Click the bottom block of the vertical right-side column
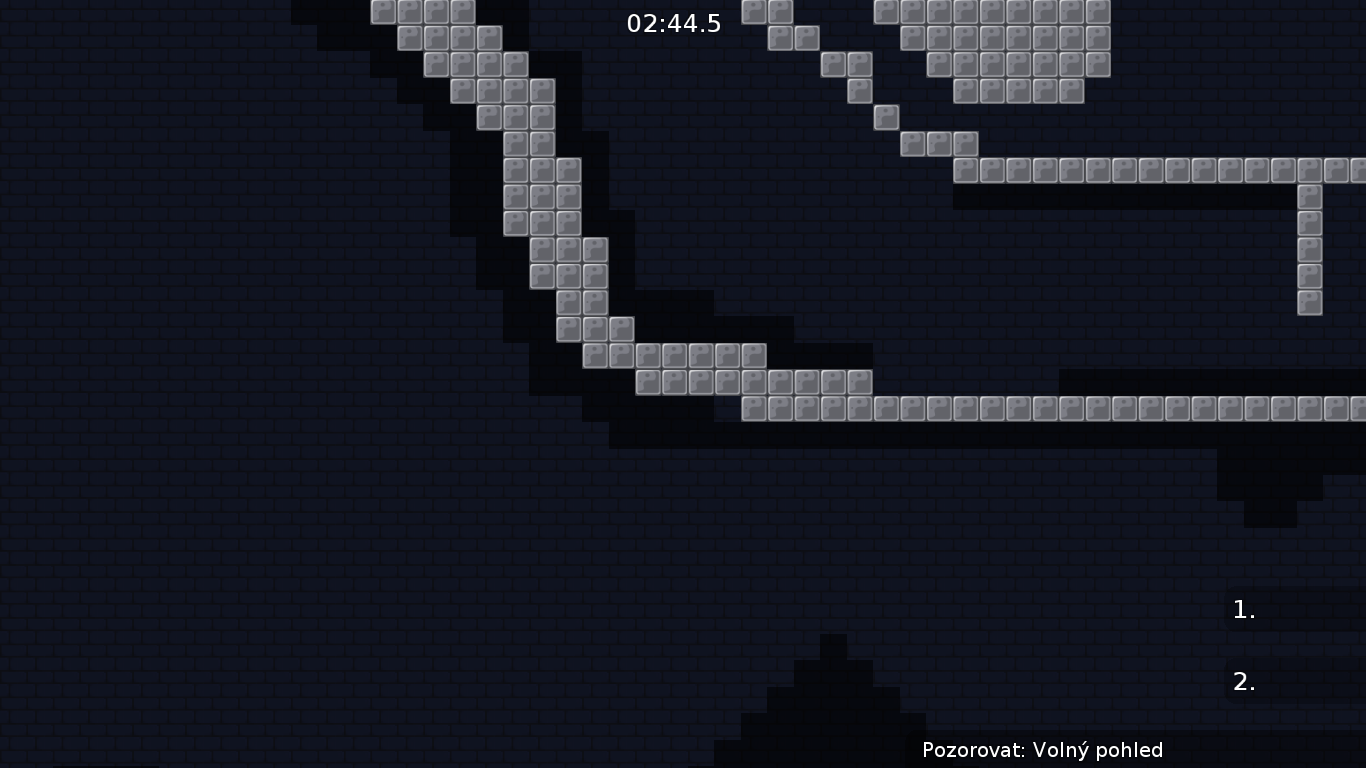 [1308, 302]
